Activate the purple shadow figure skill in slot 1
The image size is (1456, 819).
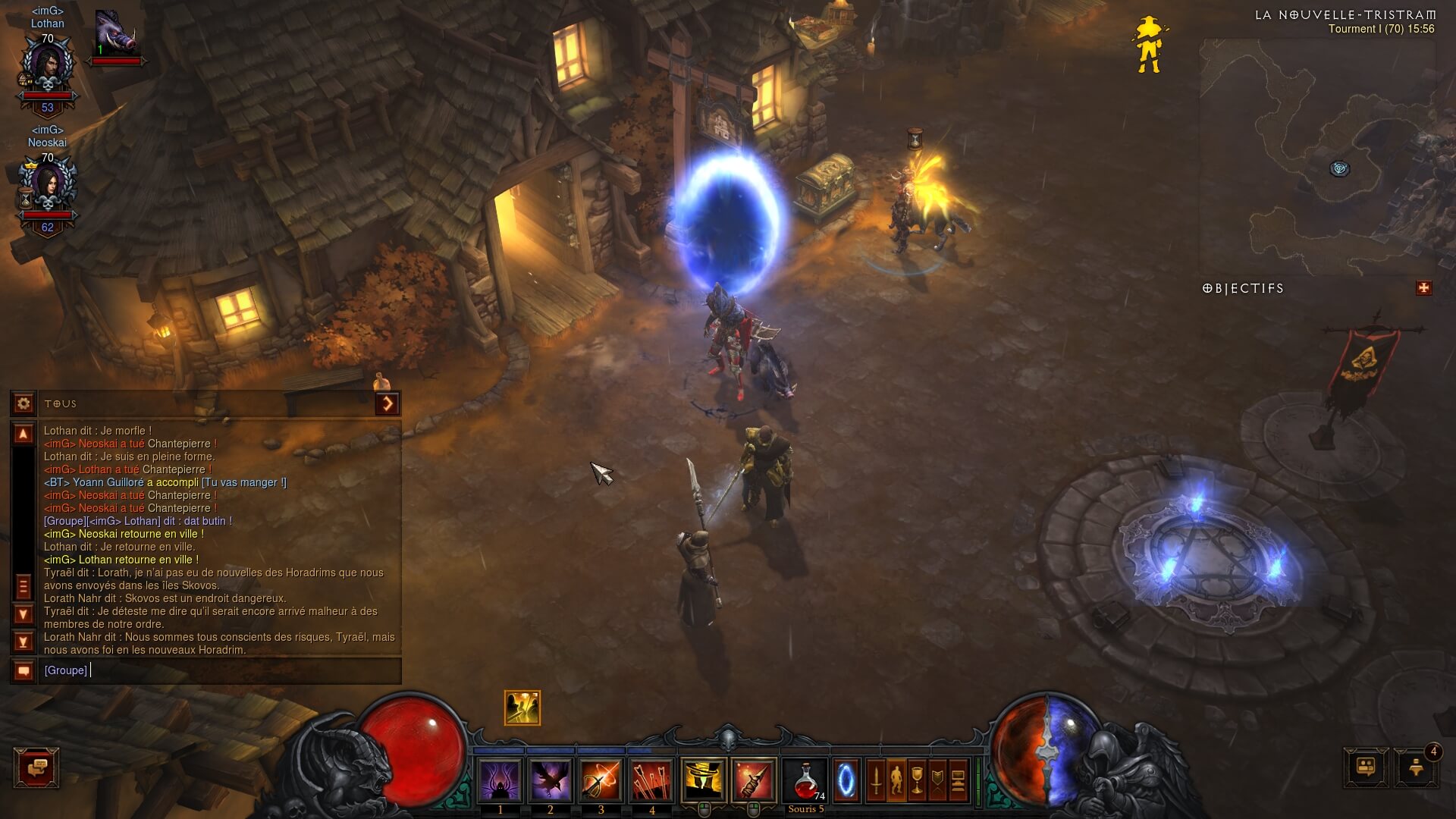500,780
